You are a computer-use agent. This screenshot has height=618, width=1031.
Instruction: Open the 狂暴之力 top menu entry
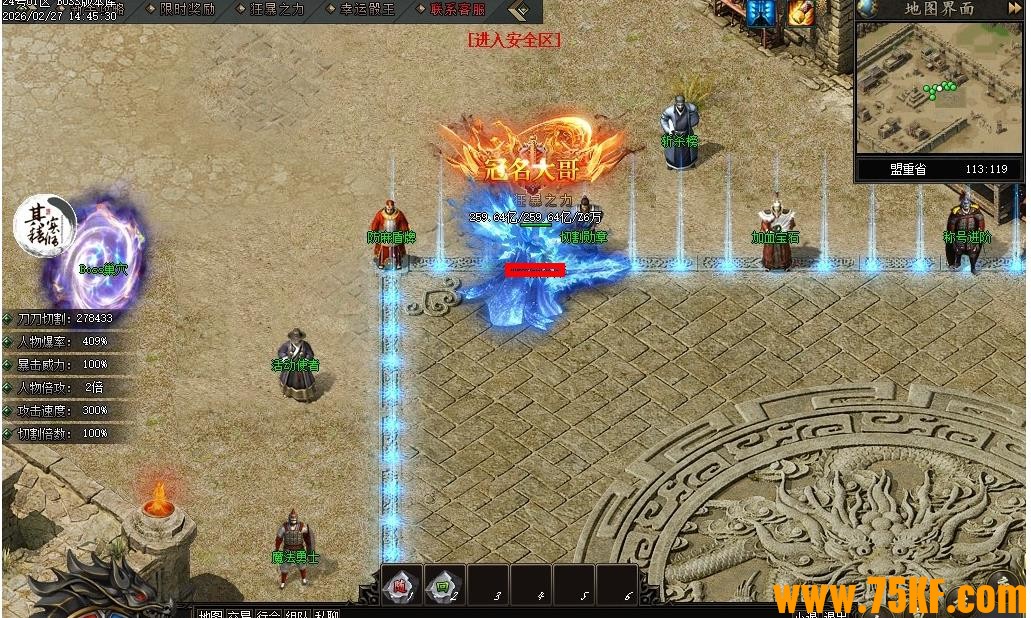(273, 9)
